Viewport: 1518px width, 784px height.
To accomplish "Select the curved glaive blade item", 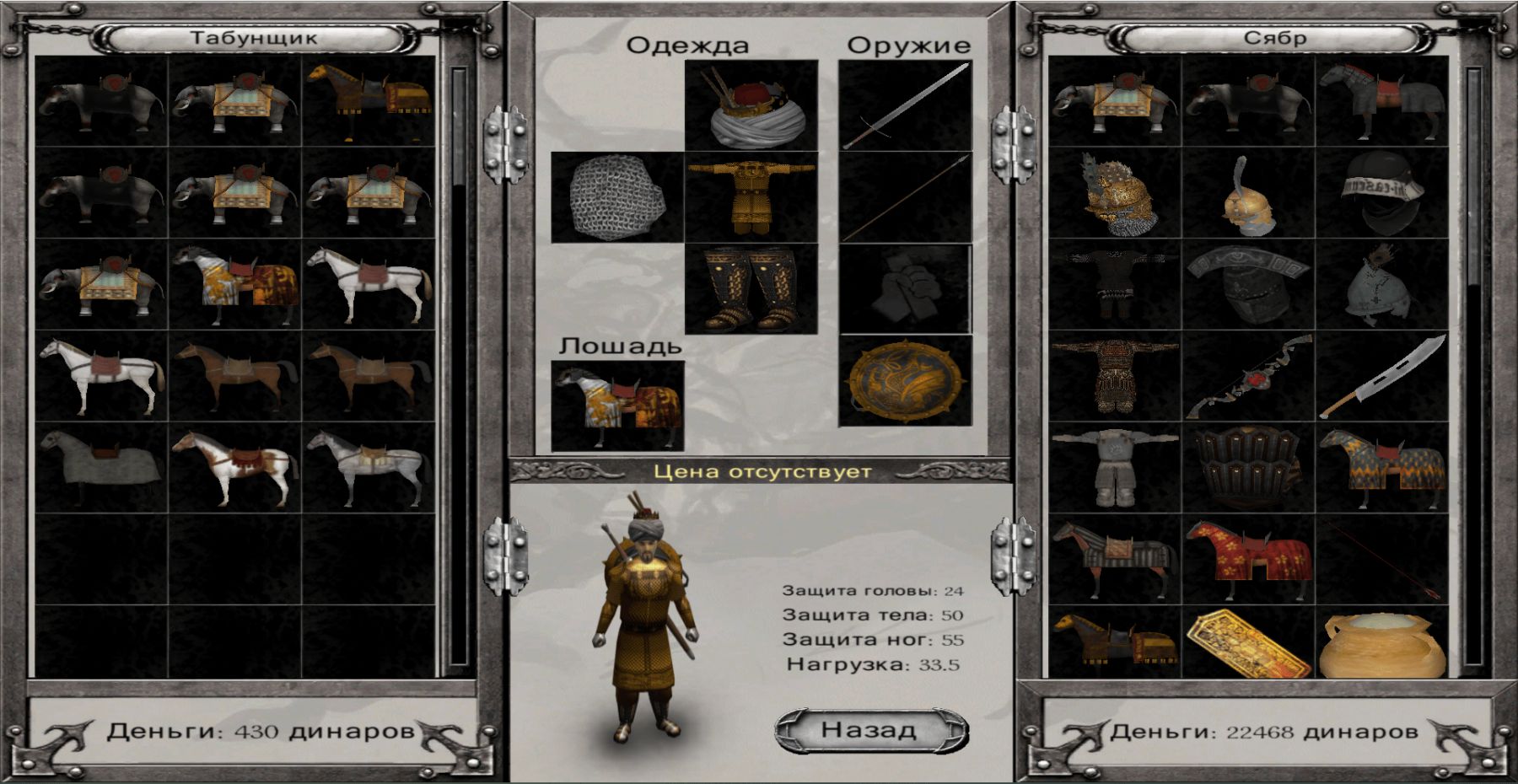I will 1381,377.
